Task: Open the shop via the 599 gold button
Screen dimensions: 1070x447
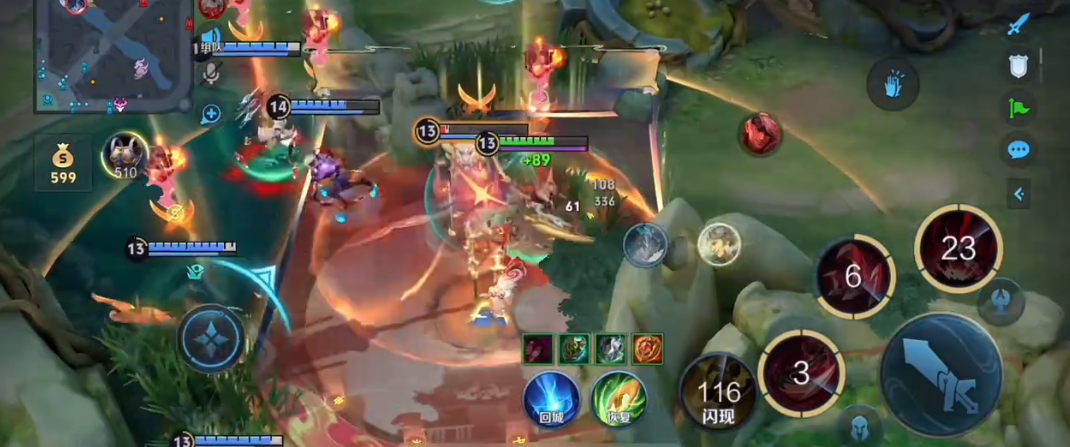Action: [x=63, y=163]
